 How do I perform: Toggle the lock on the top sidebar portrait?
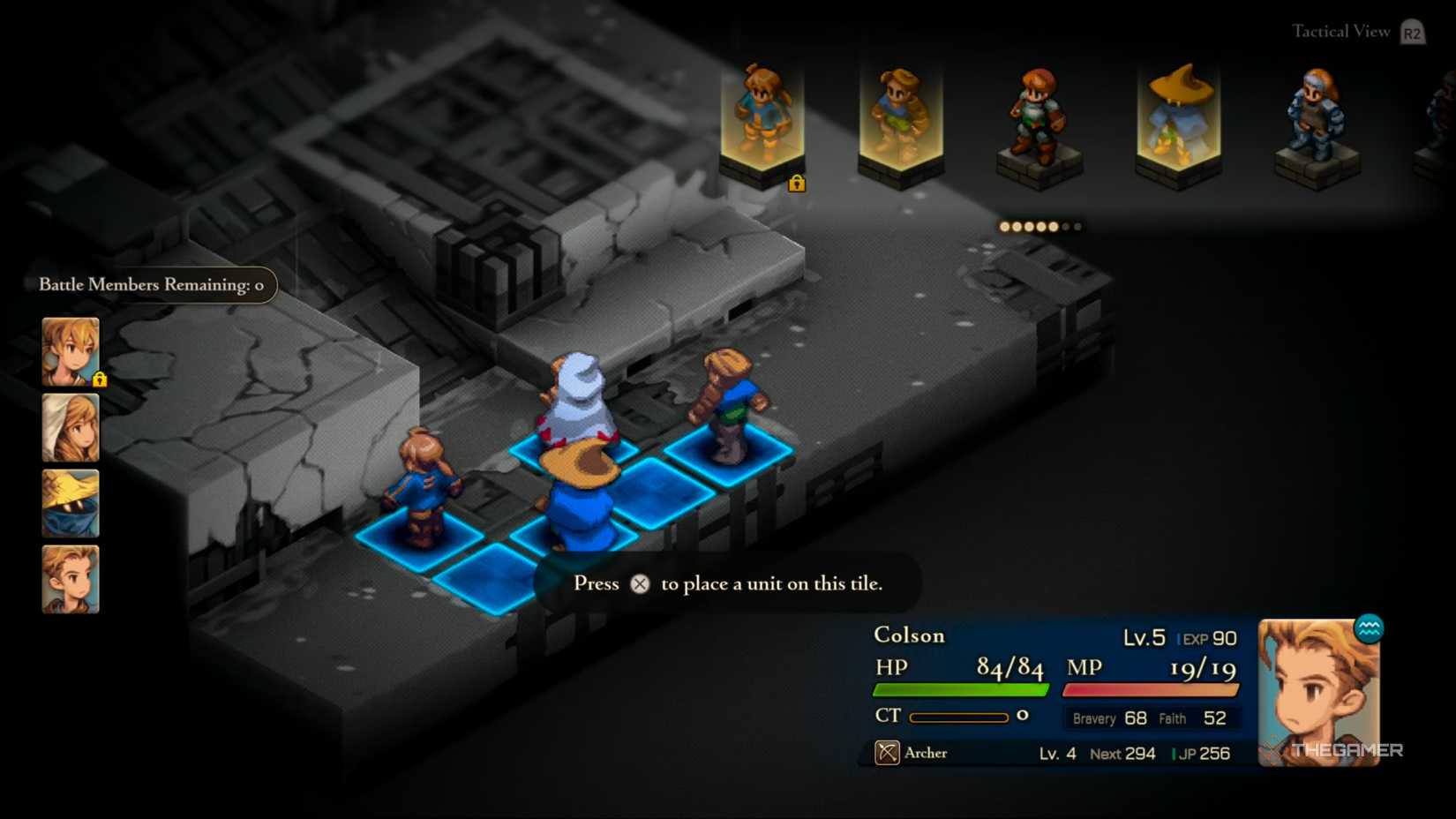pos(100,379)
